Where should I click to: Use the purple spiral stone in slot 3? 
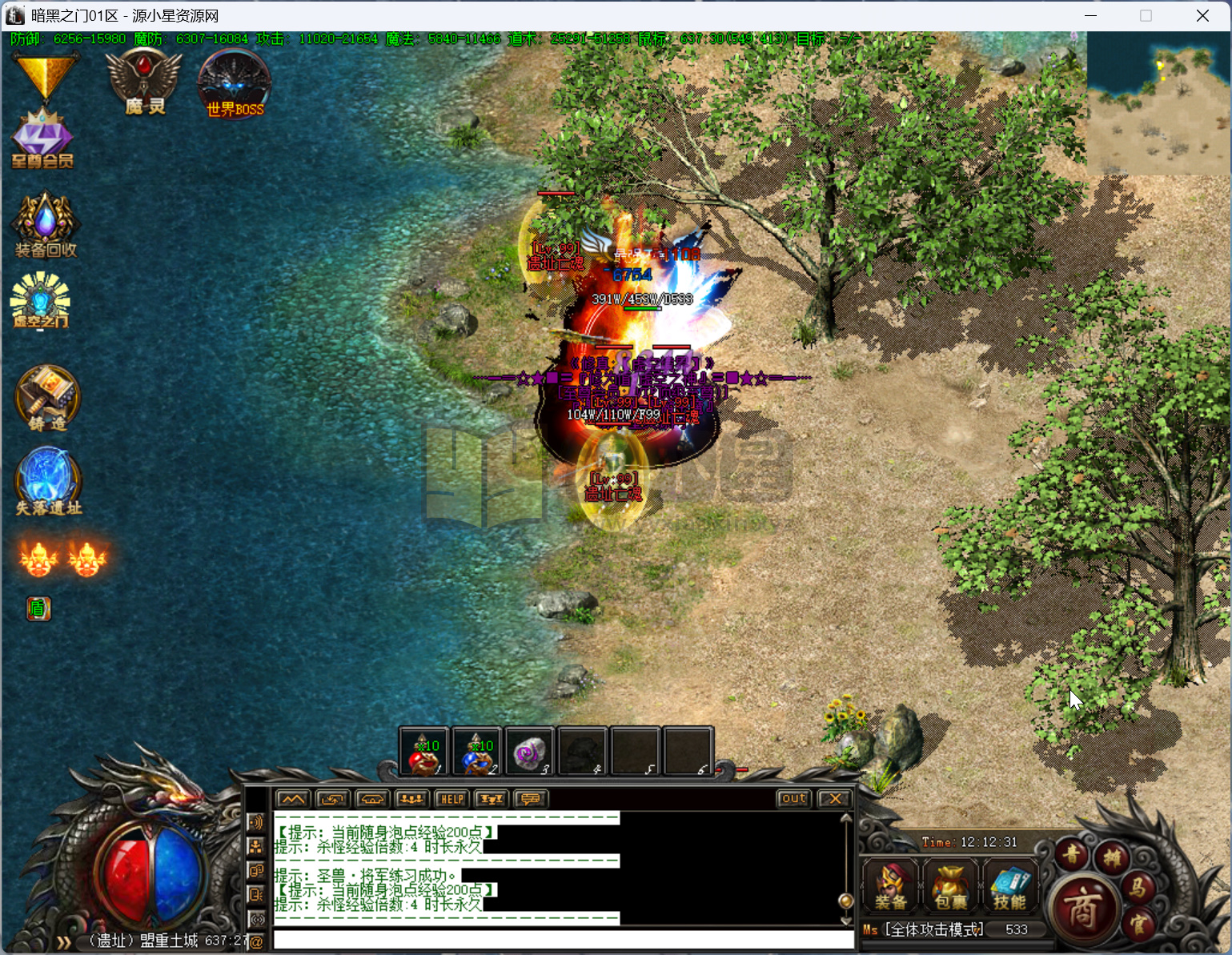coord(529,752)
